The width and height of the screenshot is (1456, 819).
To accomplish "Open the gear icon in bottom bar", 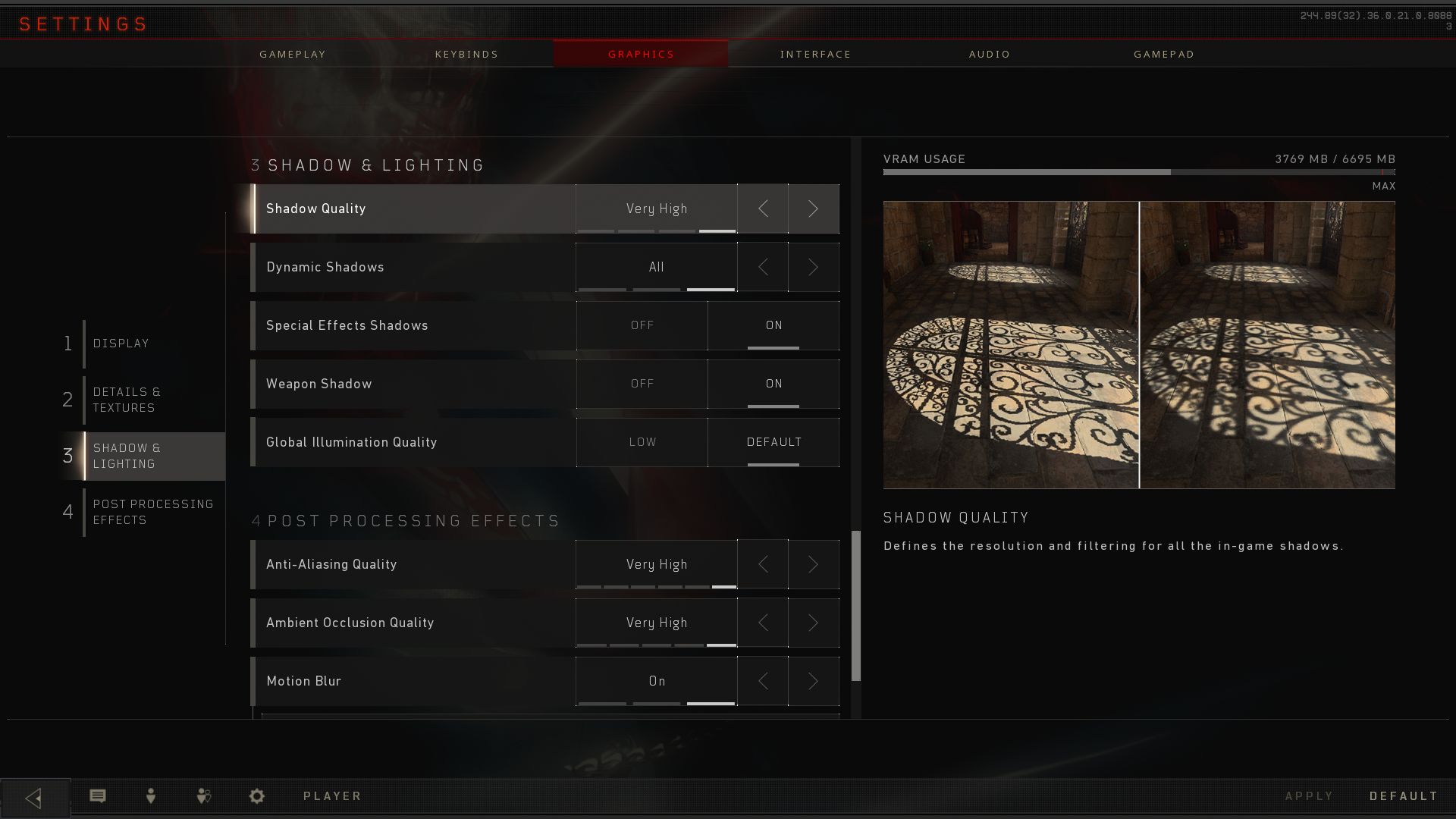I will (257, 796).
